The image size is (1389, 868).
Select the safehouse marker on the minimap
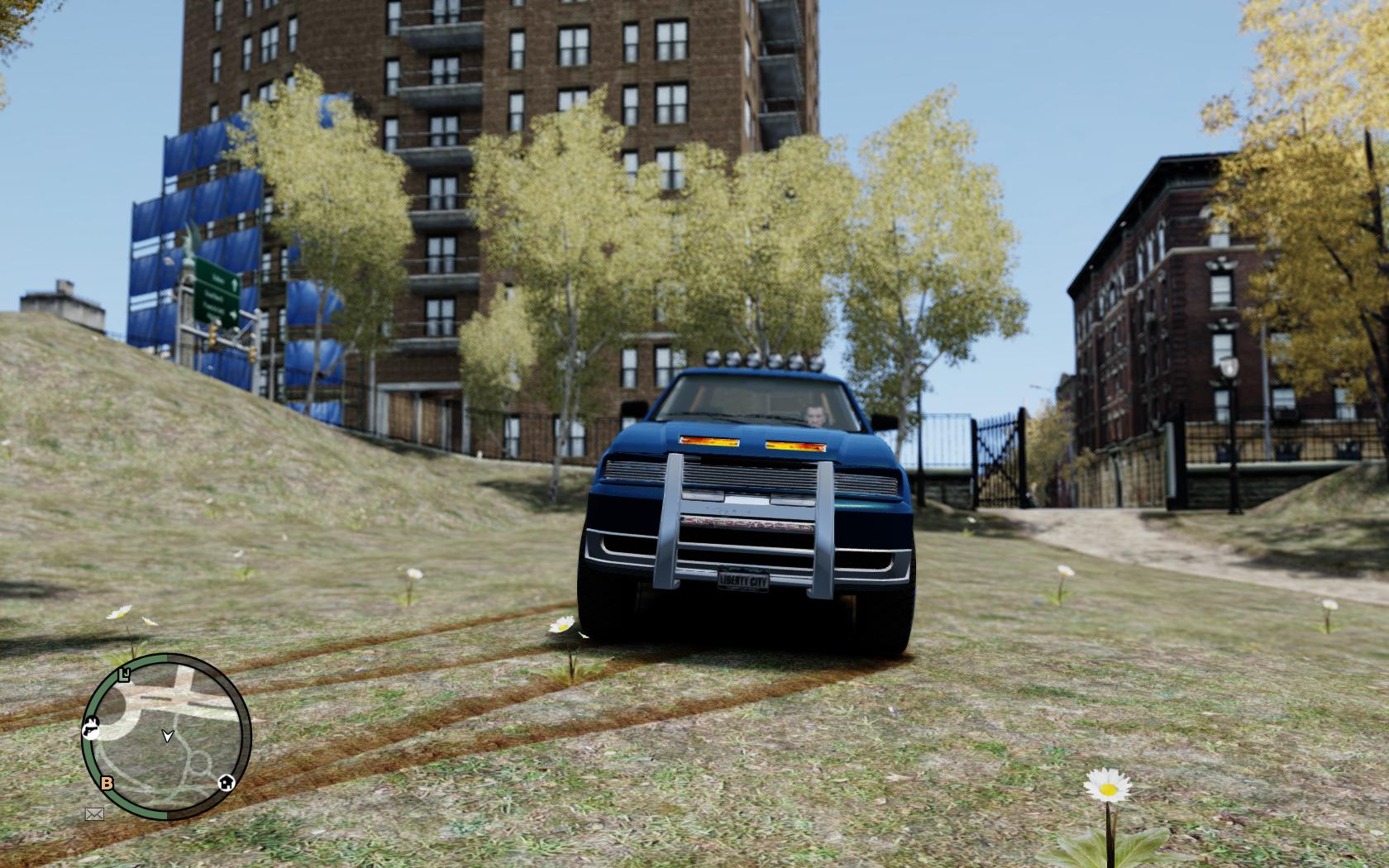coord(225,782)
